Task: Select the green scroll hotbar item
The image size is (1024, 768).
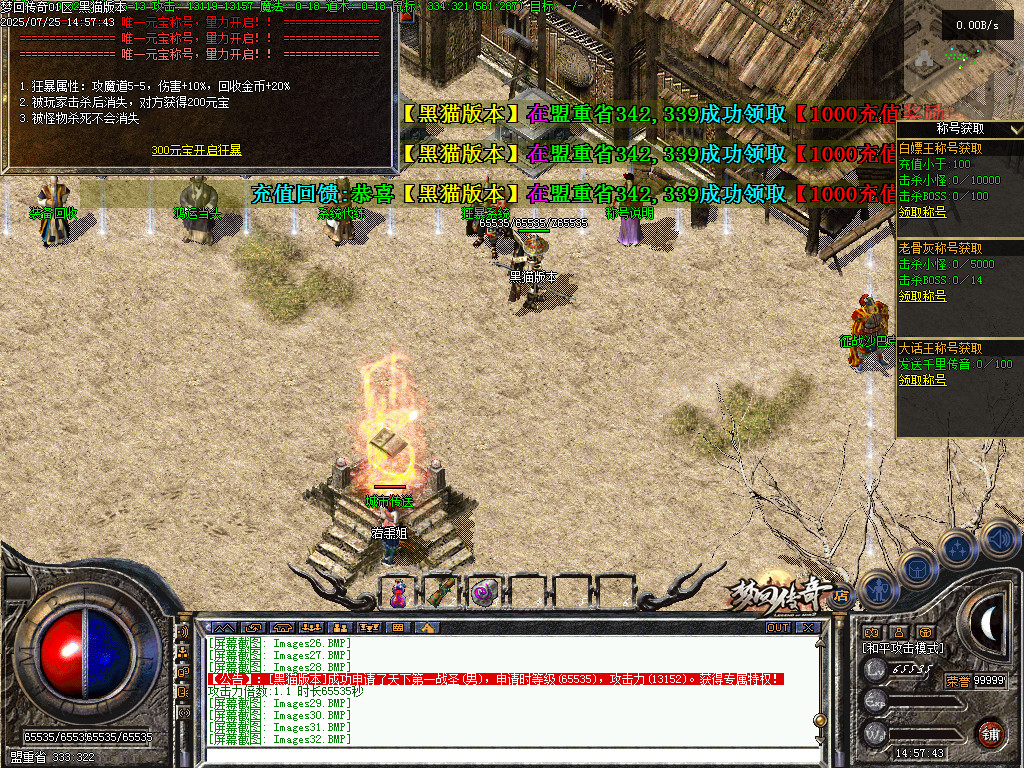Action: 441,592
